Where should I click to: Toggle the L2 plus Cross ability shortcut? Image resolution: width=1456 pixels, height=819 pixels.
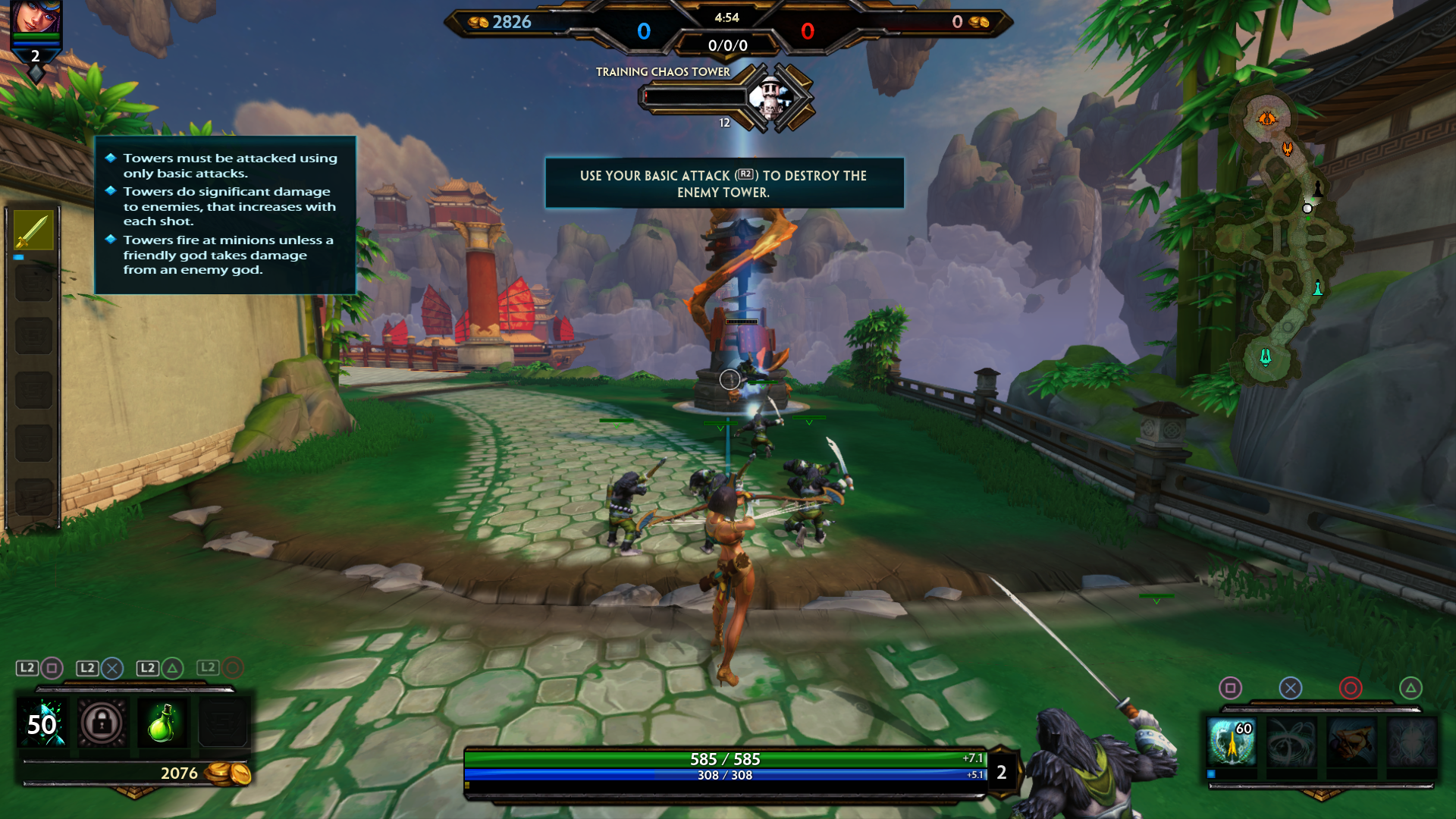tap(102, 669)
